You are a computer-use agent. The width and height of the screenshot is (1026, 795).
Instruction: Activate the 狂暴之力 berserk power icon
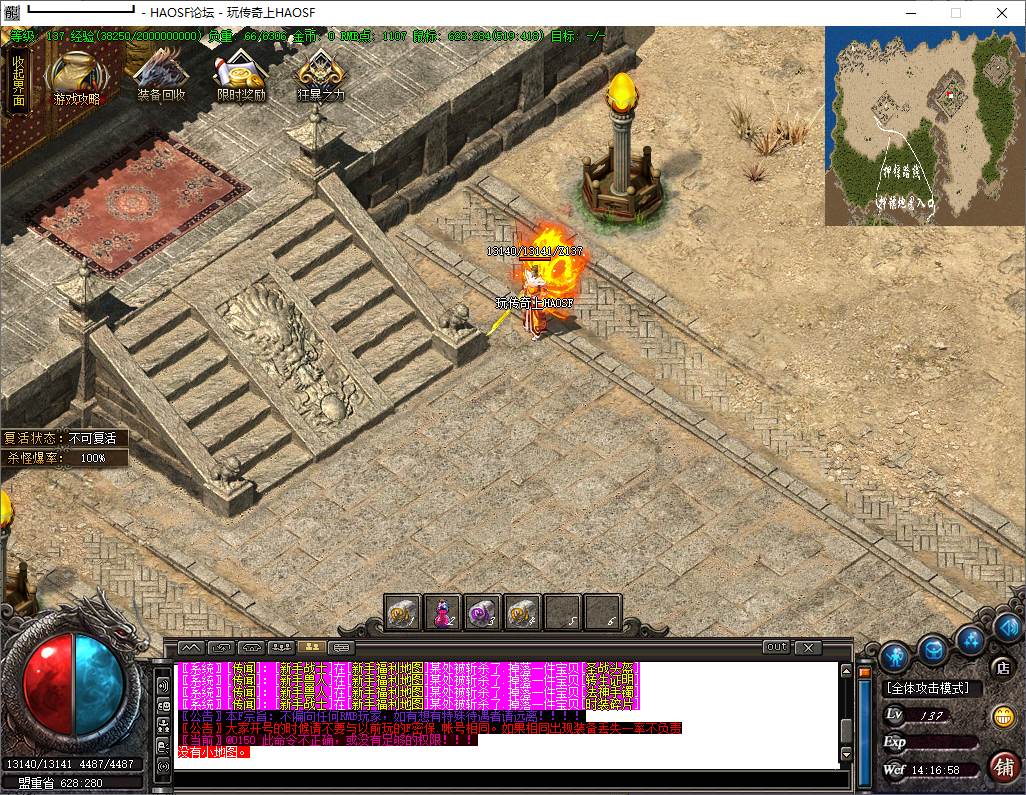pyautogui.click(x=321, y=76)
